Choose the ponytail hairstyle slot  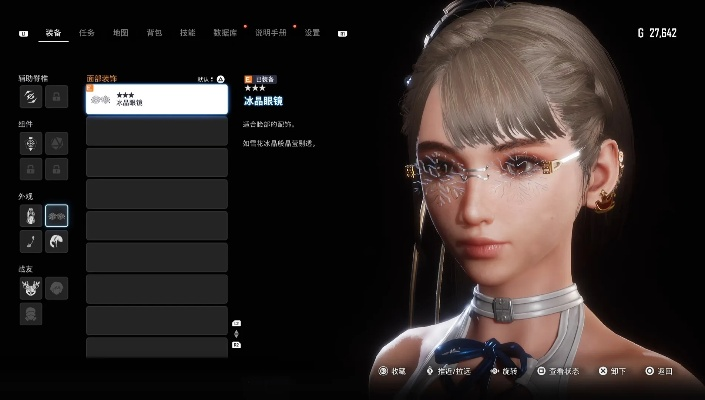57,241
